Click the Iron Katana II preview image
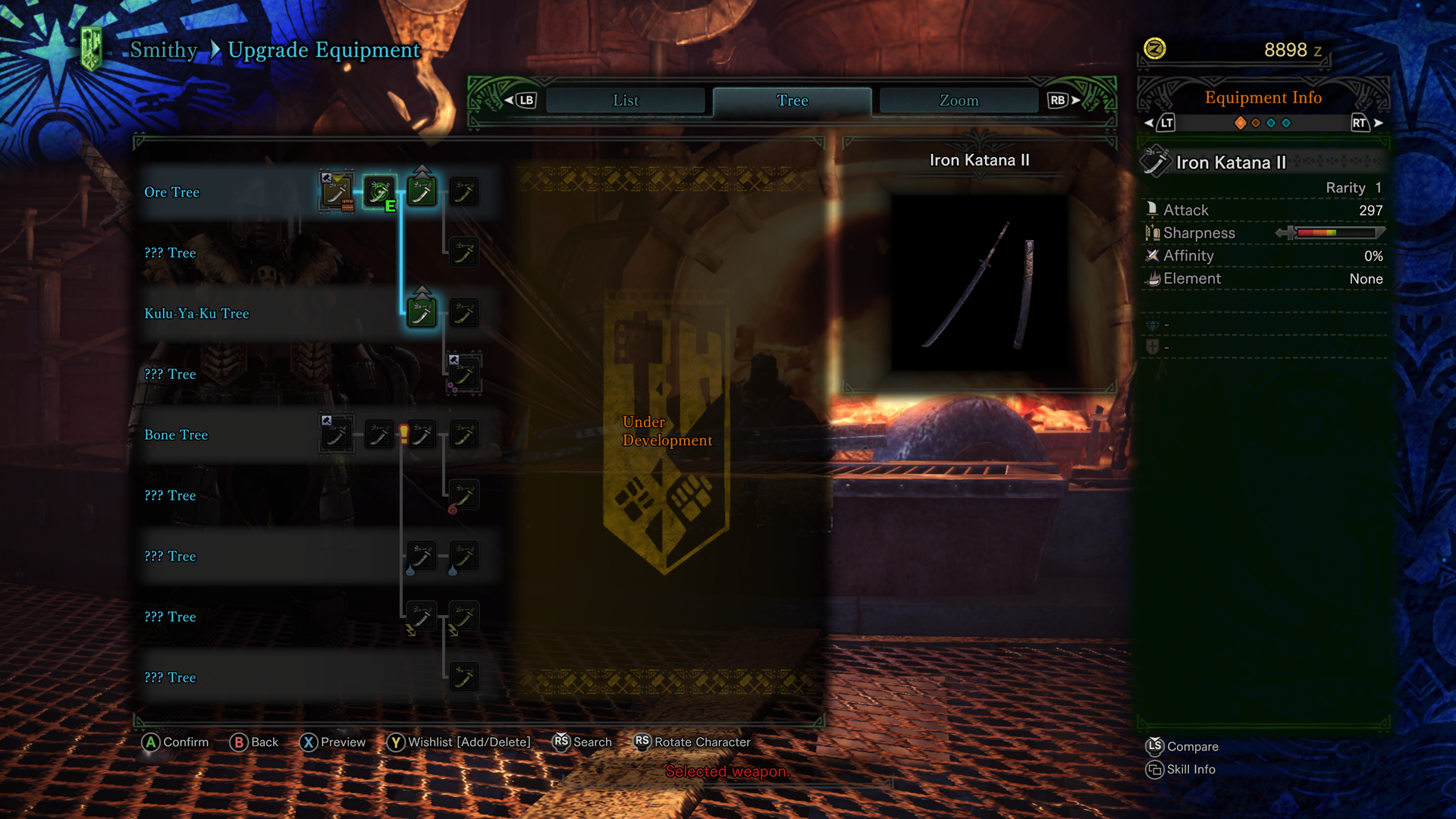Screen dimensions: 1456x819 979,283
